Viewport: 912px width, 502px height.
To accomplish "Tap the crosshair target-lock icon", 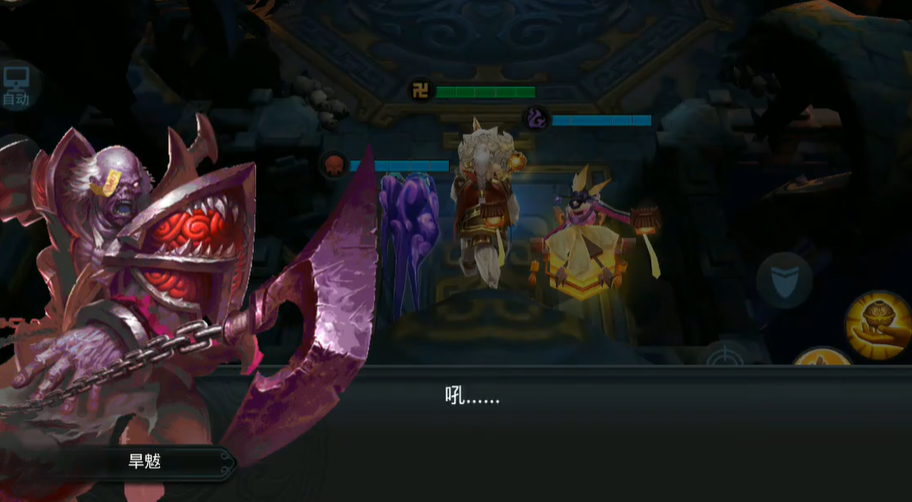I will point(726,357).
